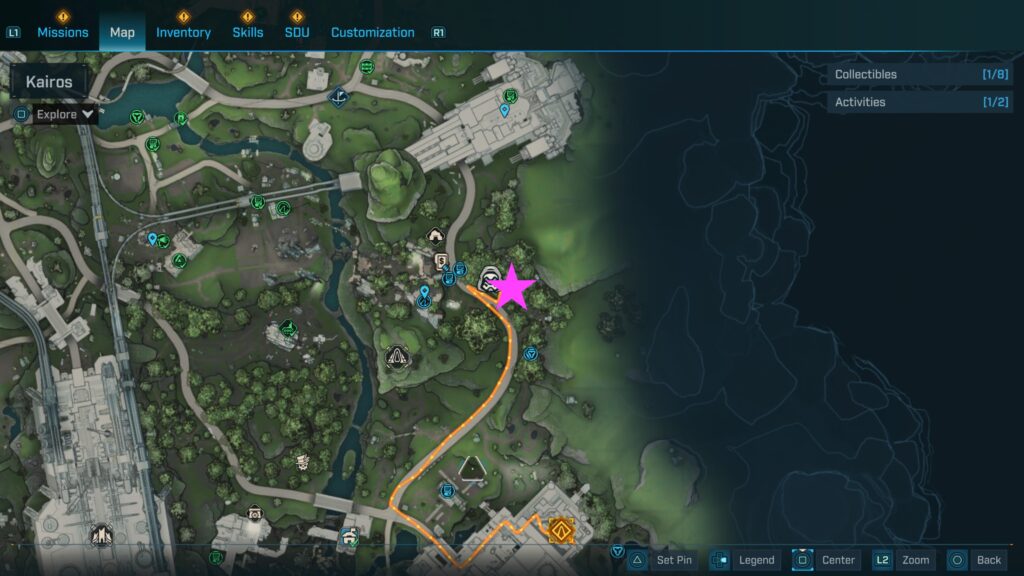
Task: Show the map Legend
Action: [x=756, y=560]
